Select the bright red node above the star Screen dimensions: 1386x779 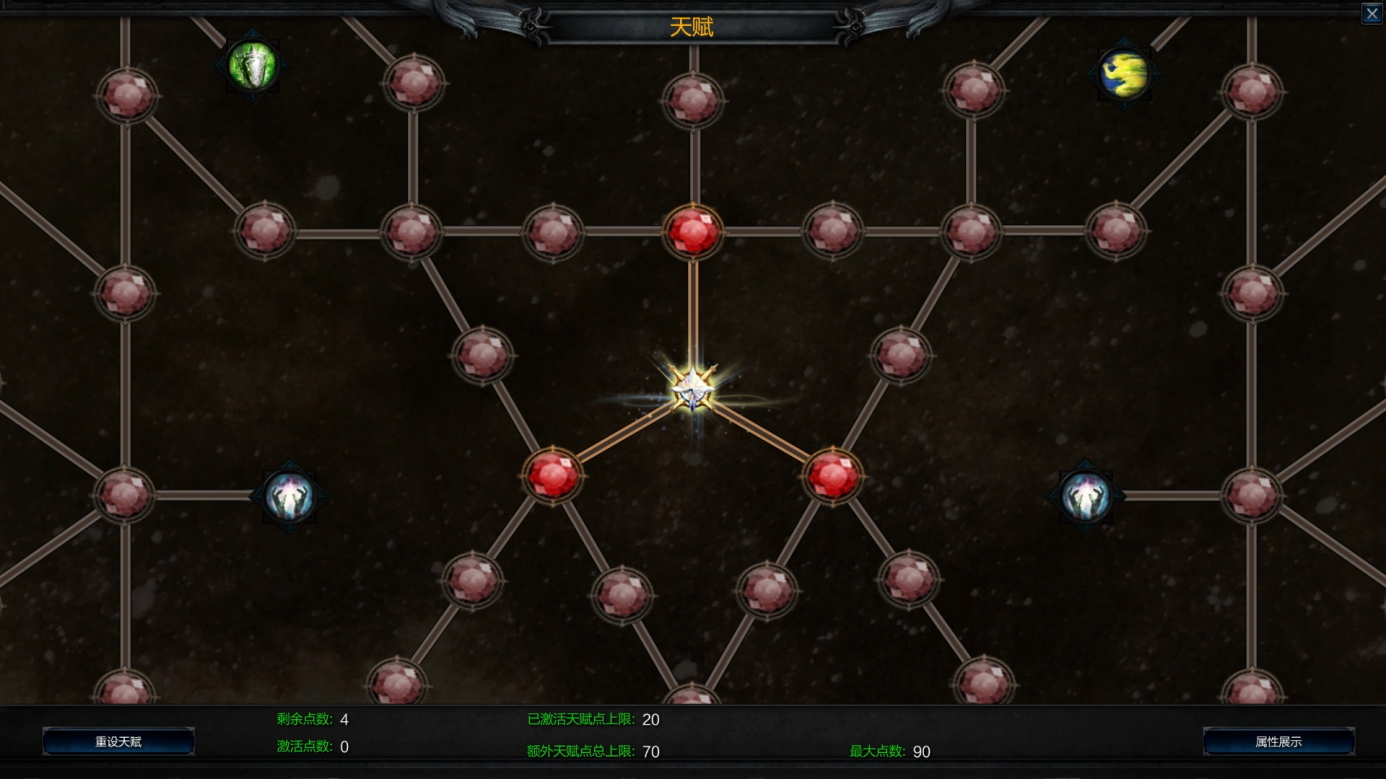click(x=693, y=232)
